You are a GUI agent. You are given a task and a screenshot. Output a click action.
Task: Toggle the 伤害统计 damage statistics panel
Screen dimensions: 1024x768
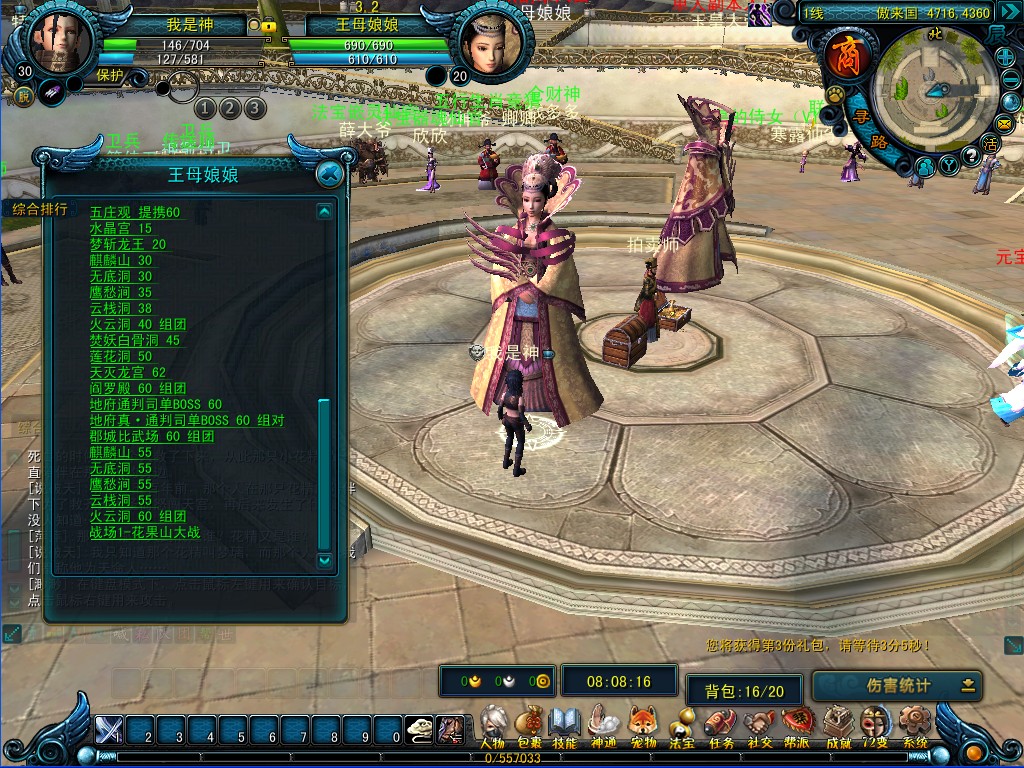(897, 686)
